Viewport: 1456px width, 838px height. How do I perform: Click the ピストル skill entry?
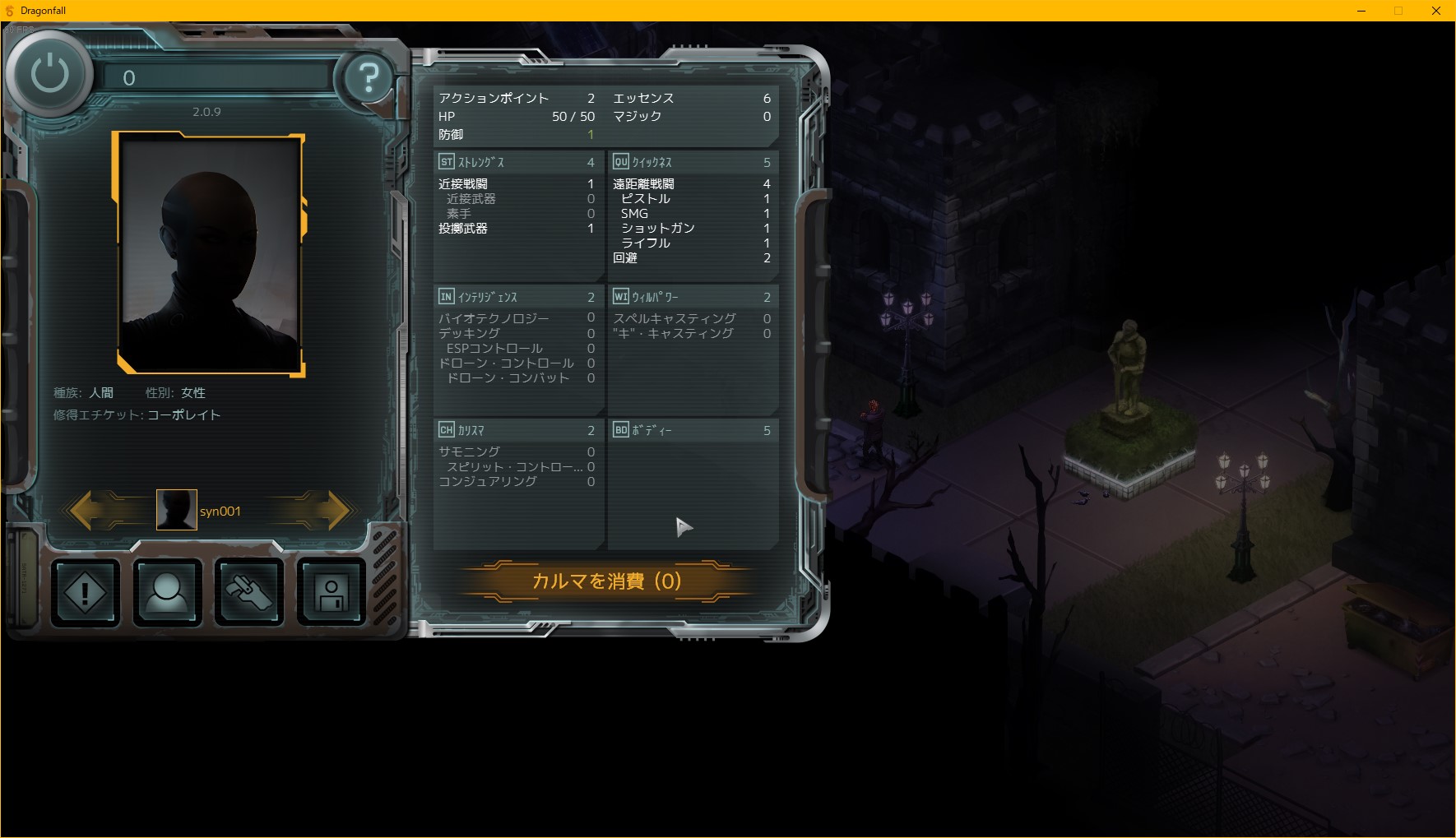point(645,198)
